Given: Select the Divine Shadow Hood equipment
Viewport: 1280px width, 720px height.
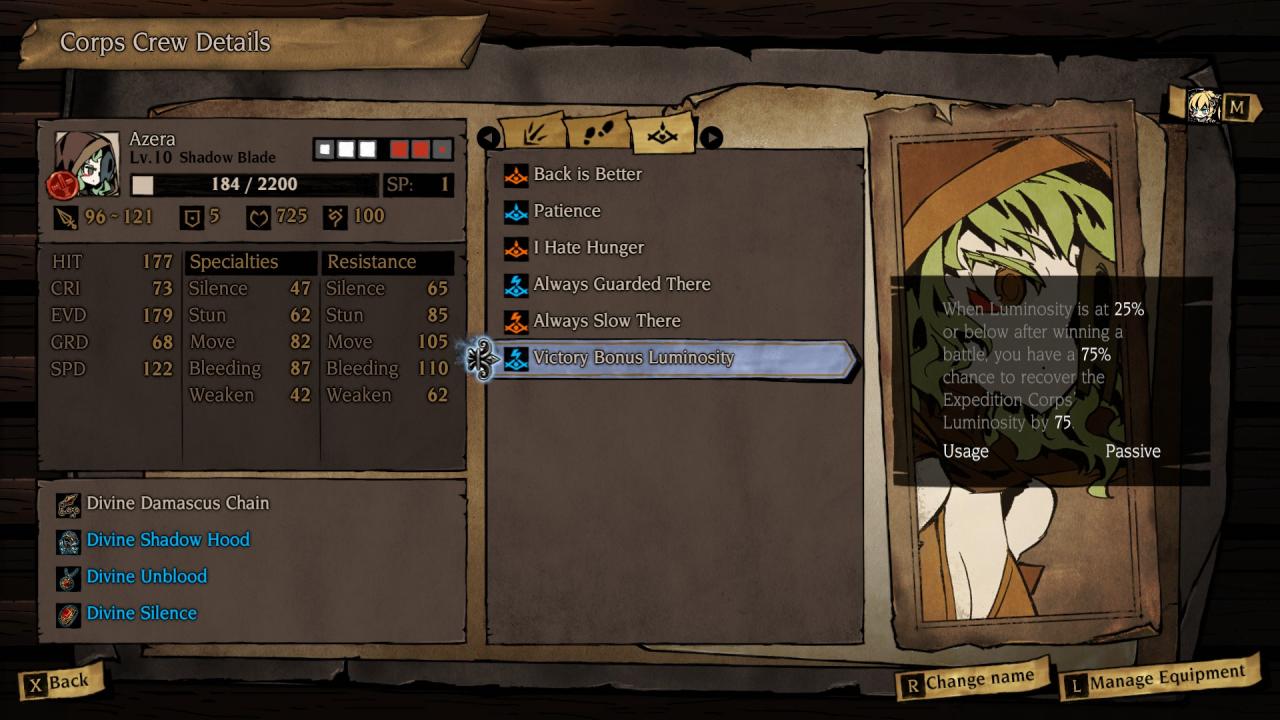Looking at the screenshot, I should [167, 540].
